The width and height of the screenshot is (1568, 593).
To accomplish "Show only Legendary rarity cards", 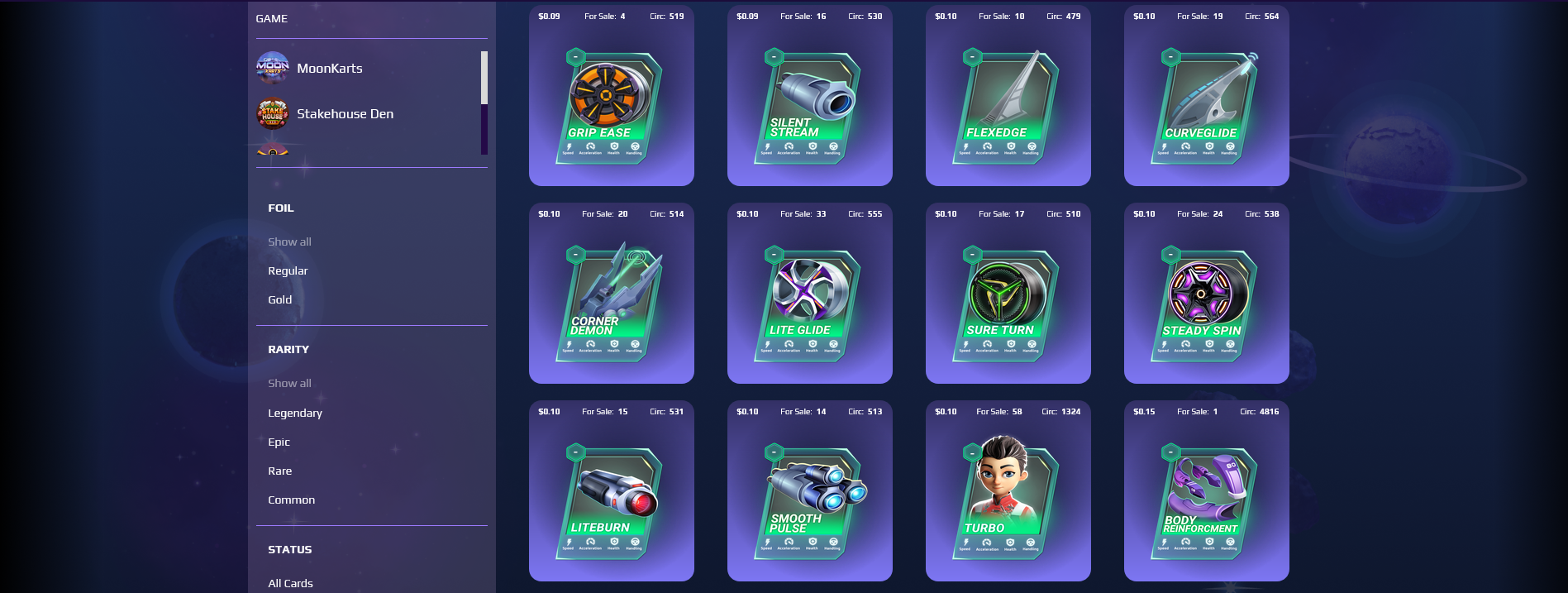I will tap(295, 414).
